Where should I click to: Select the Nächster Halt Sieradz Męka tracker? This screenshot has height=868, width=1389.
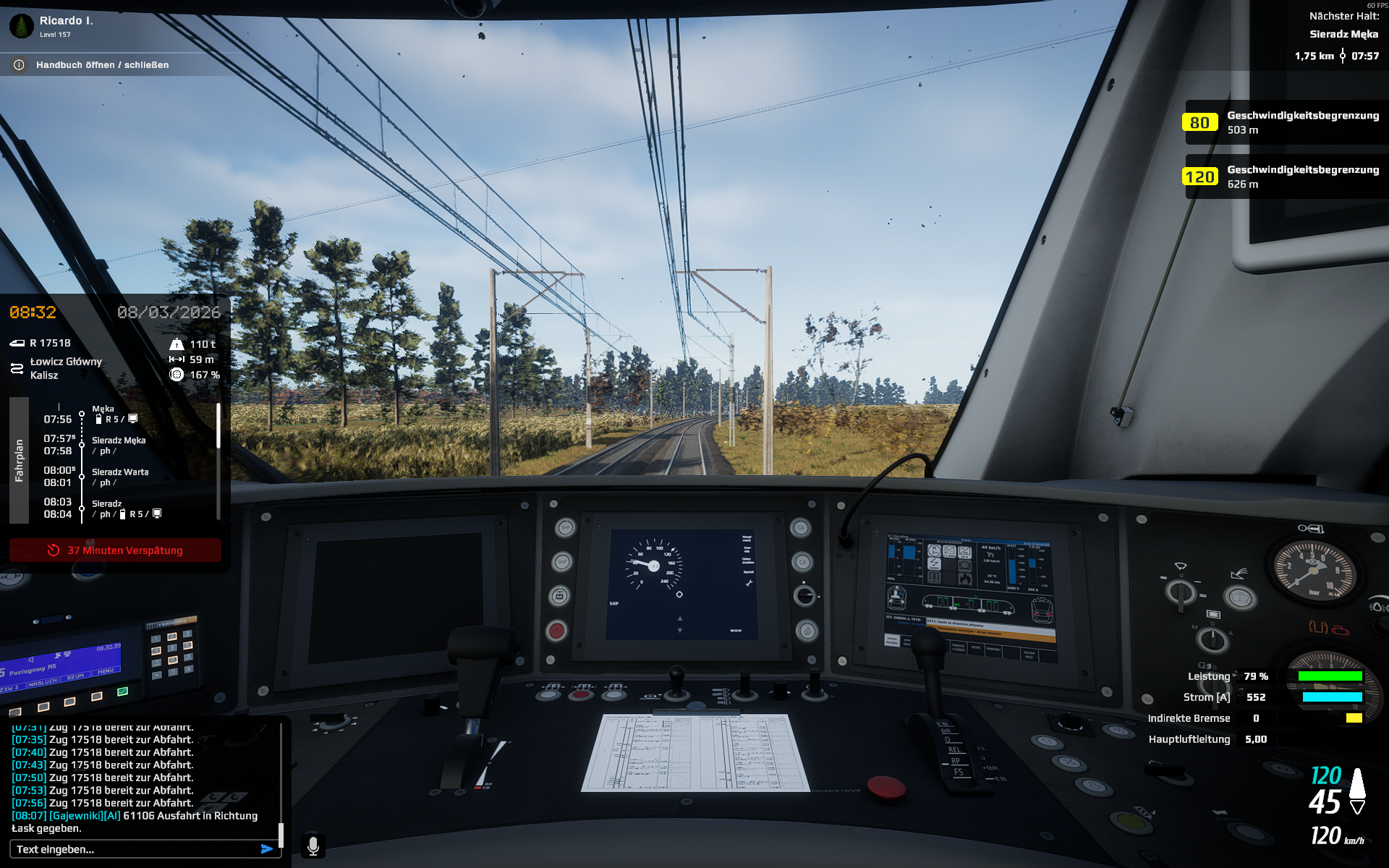(1343, 34)
